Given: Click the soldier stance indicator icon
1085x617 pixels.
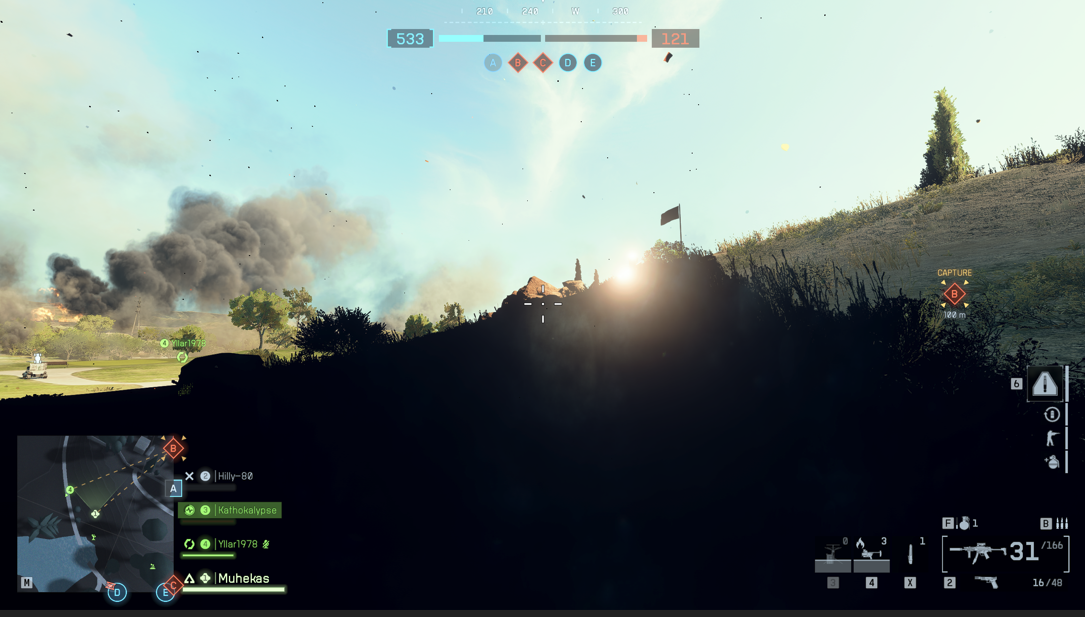Looking at the screenshot, I should point(1052,438).
